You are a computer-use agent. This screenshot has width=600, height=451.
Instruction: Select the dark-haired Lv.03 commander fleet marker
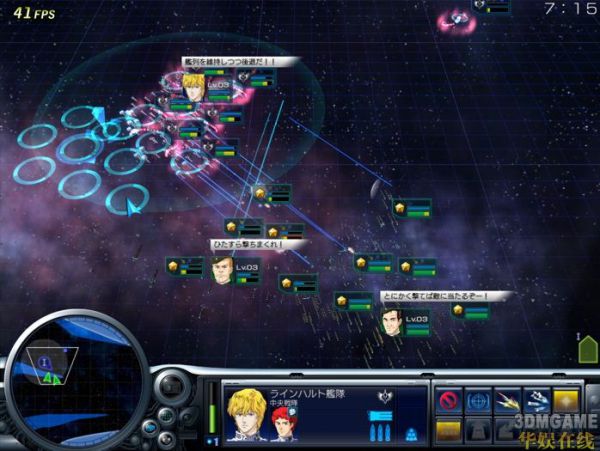(x=390, y=320)
